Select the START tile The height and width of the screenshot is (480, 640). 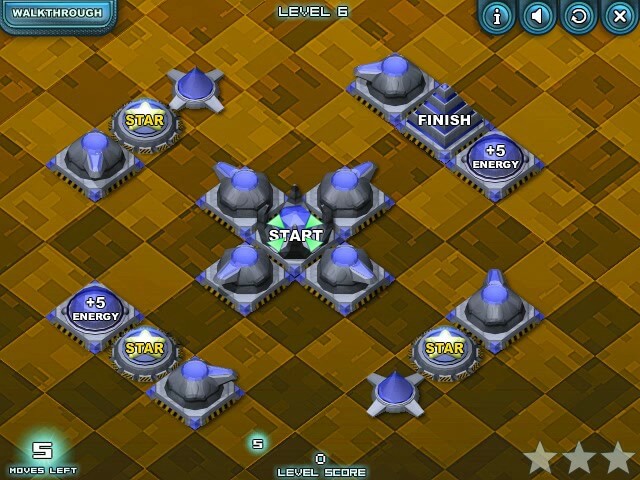[x=295, y=236]
